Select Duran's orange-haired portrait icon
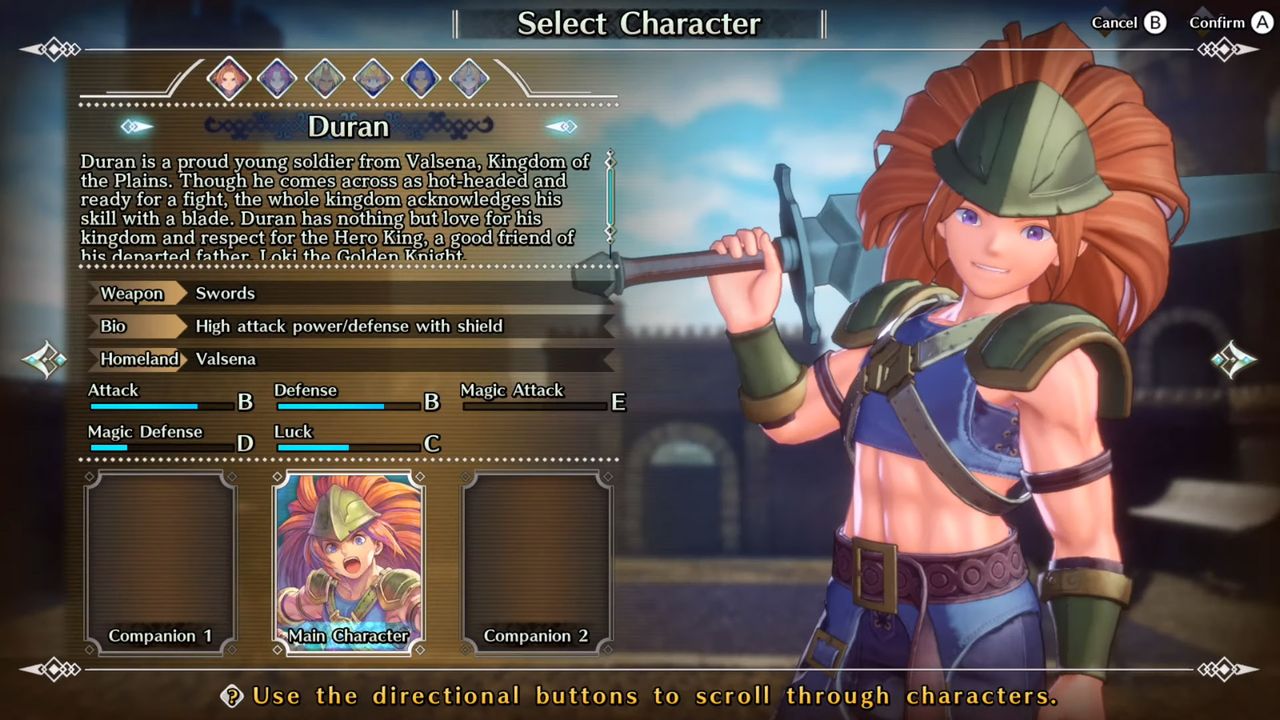 (x=228, y=78)
